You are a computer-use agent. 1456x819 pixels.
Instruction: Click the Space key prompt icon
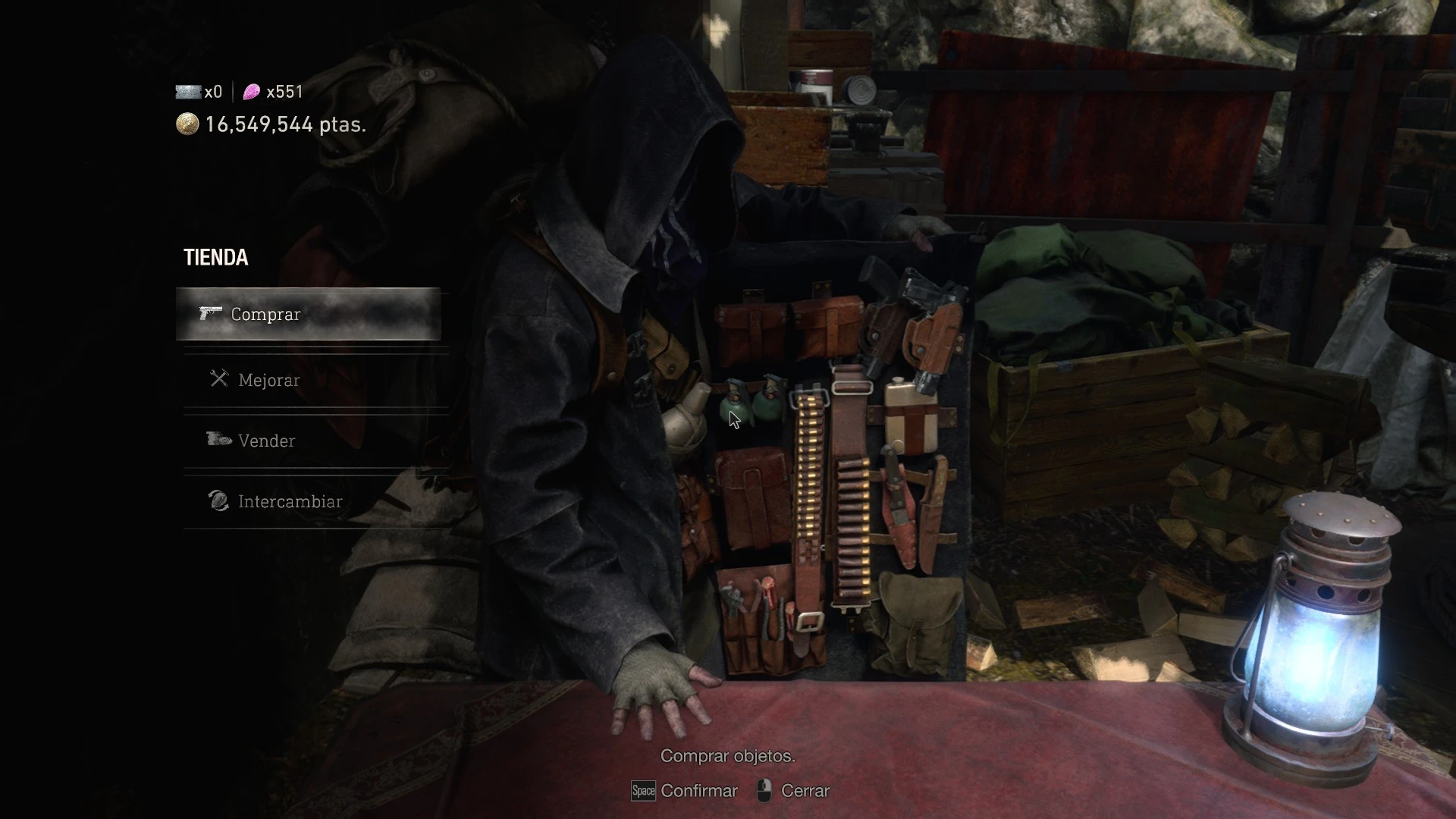(642, 791)
